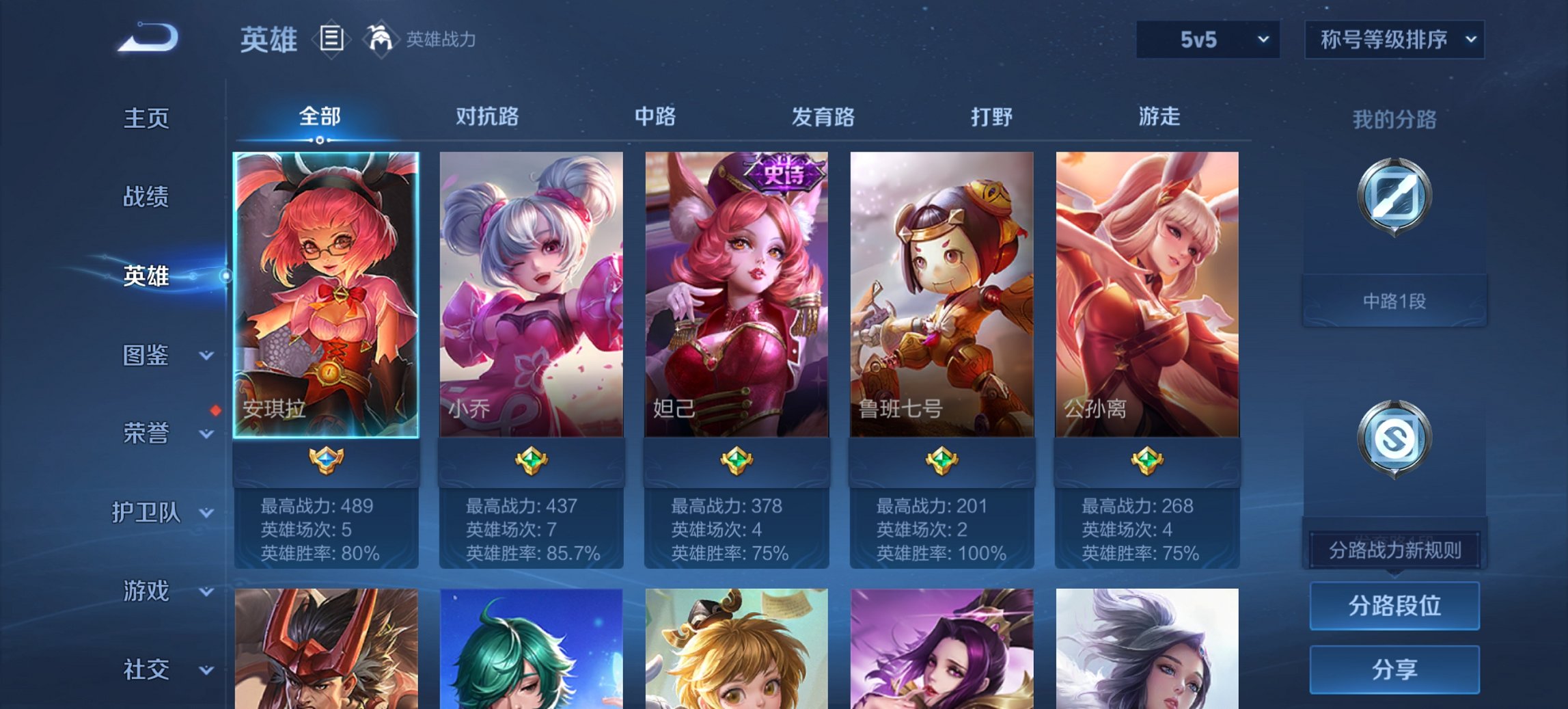Switch to the 打野 tab
Screen dimensions: 1568x709
point(990,117)
